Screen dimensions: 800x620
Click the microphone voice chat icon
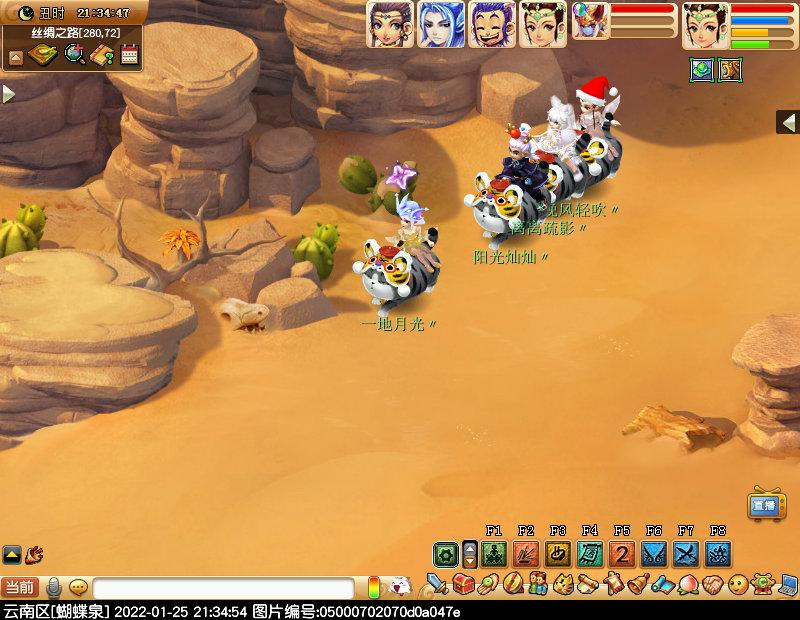tap(53, 588)
